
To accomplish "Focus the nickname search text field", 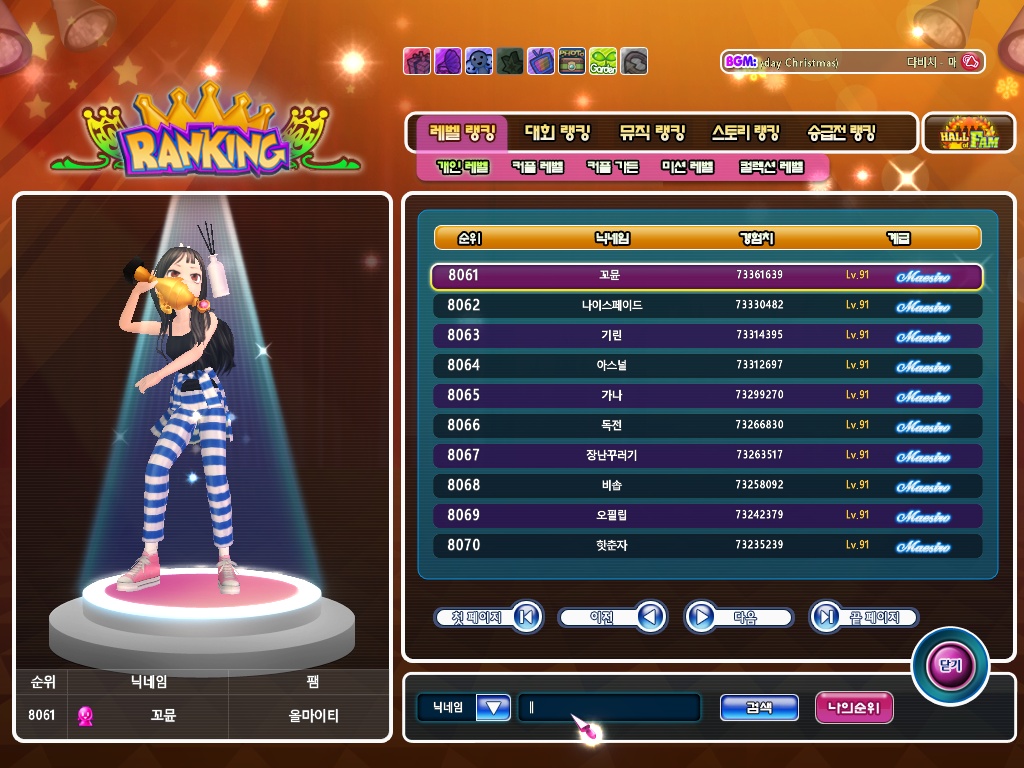I will point(608,708).
